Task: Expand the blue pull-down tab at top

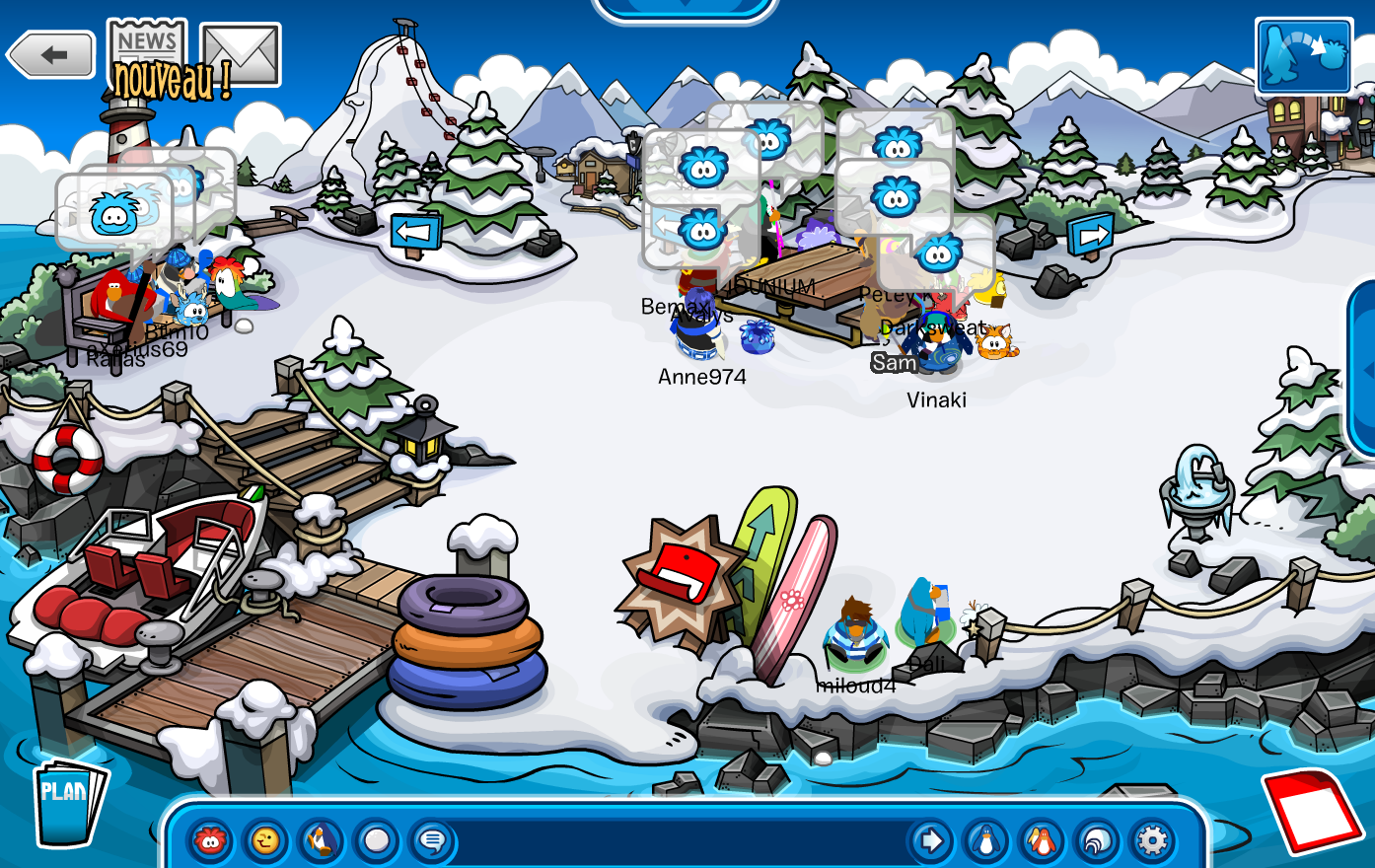Action: pos(685,8)
